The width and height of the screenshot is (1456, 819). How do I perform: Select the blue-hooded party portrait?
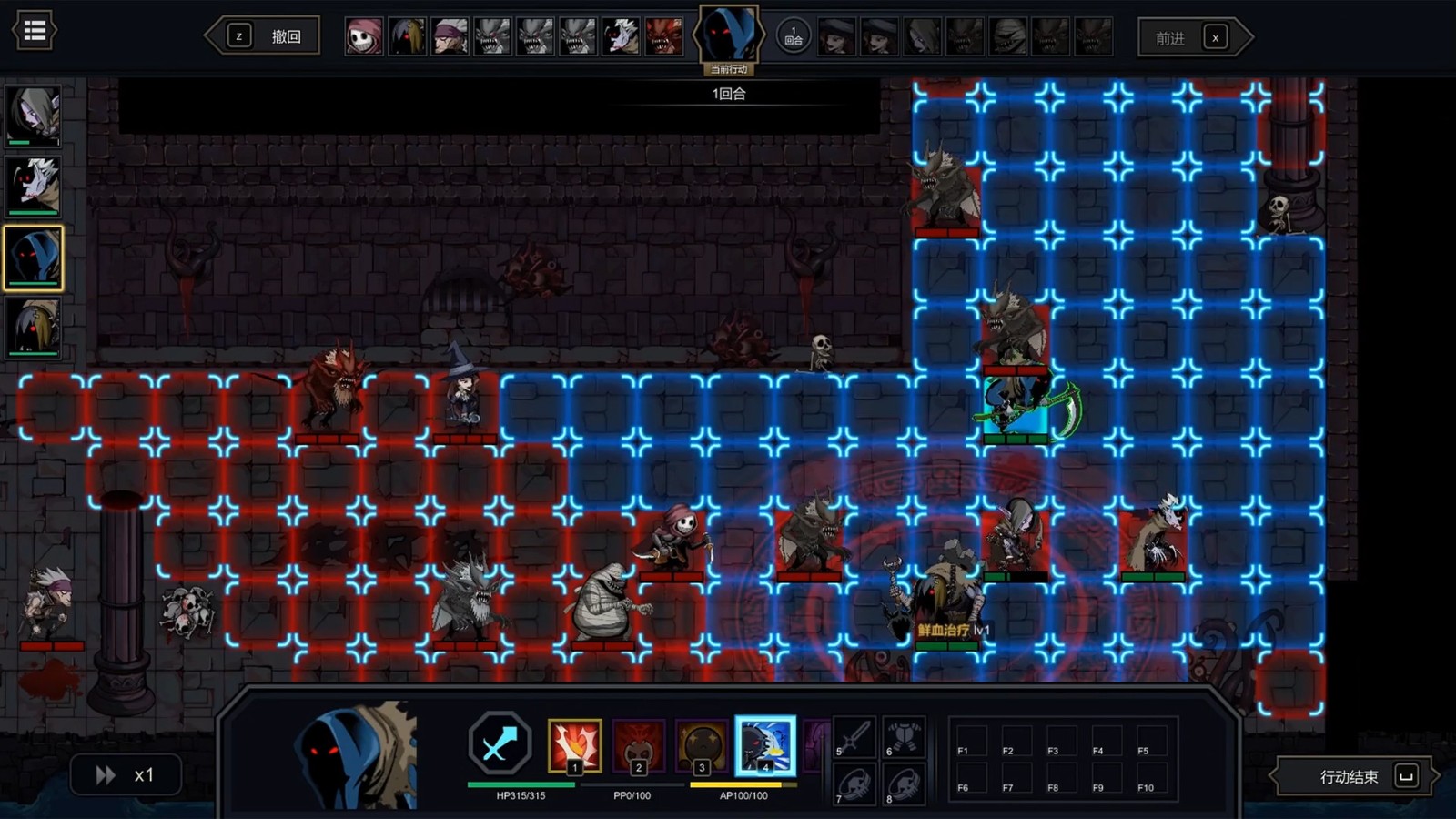(34, 258)
